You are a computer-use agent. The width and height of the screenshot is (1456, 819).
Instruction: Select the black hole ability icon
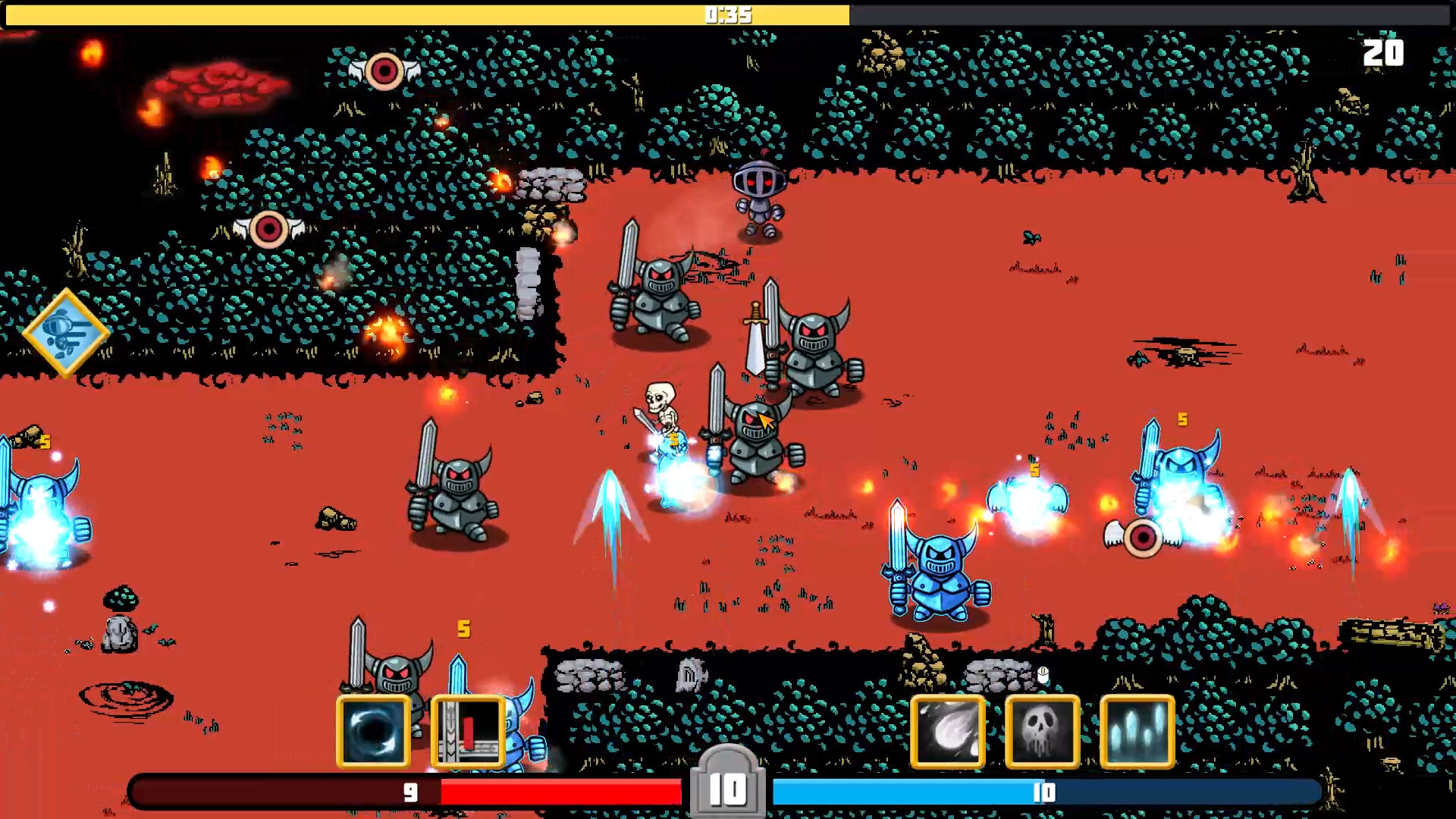tap(373, 732)
